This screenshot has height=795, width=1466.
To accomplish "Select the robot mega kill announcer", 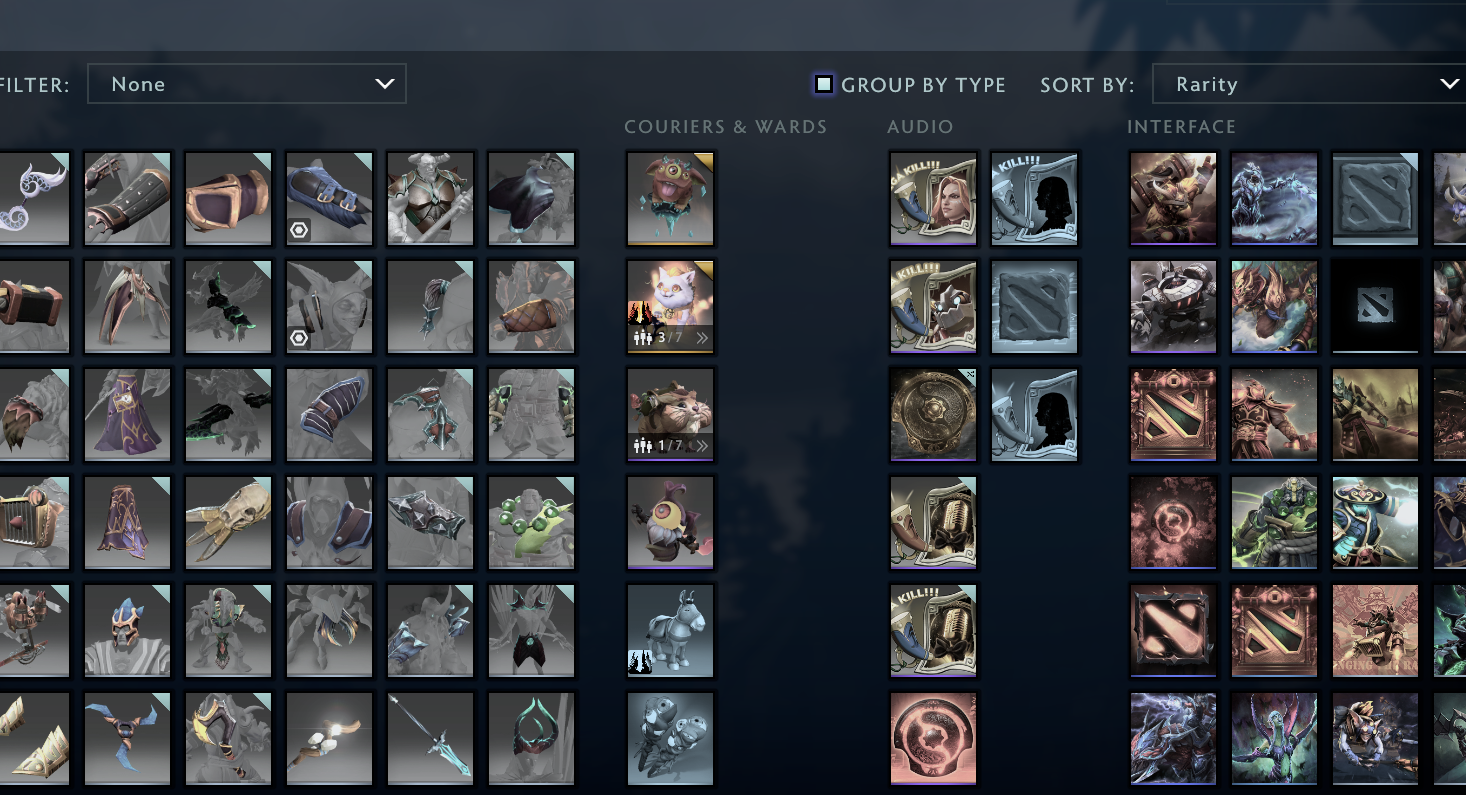I will [x=932, y=306].
